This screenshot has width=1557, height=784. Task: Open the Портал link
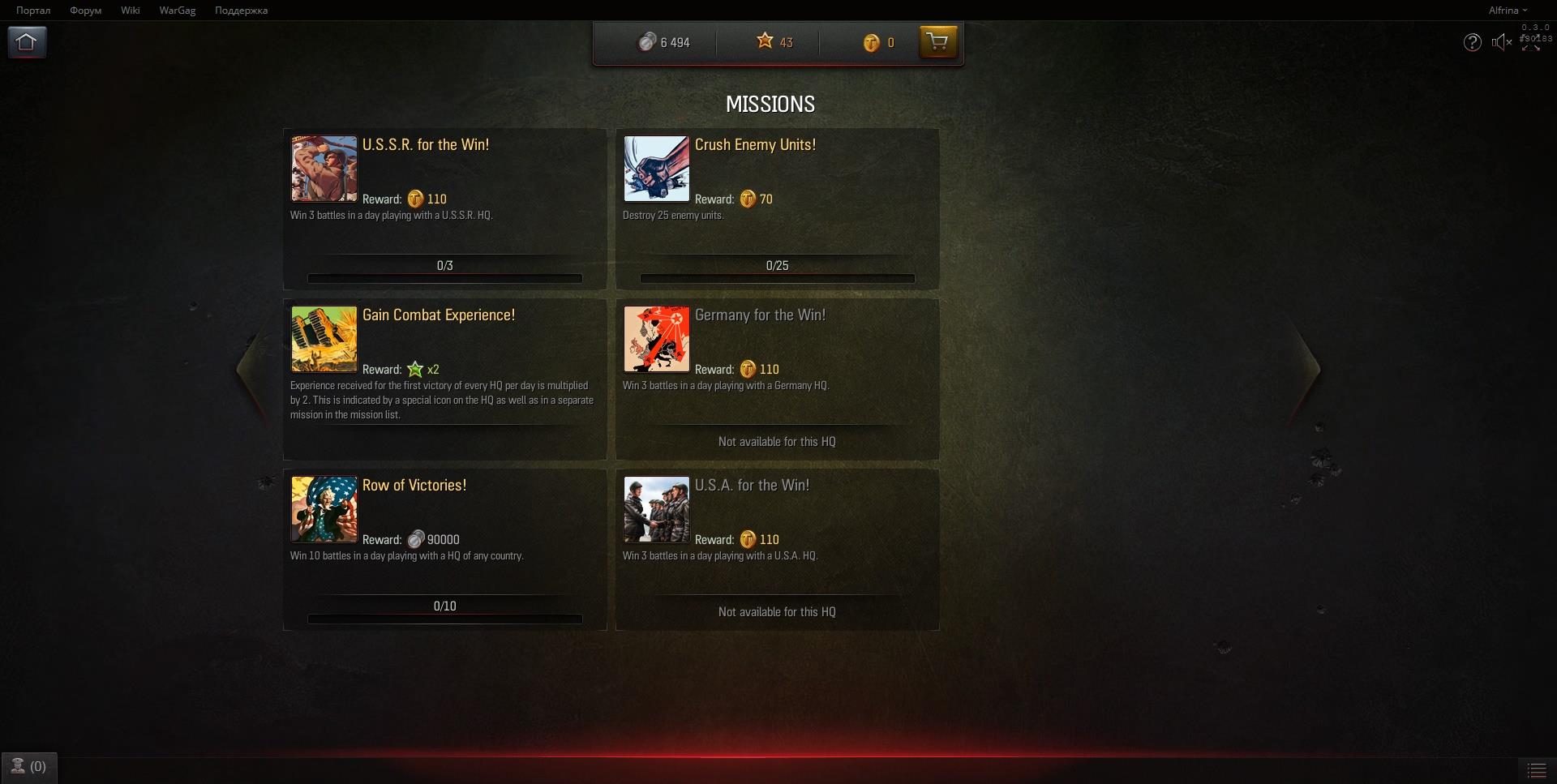pyautogui.click(x=33, y=11)
